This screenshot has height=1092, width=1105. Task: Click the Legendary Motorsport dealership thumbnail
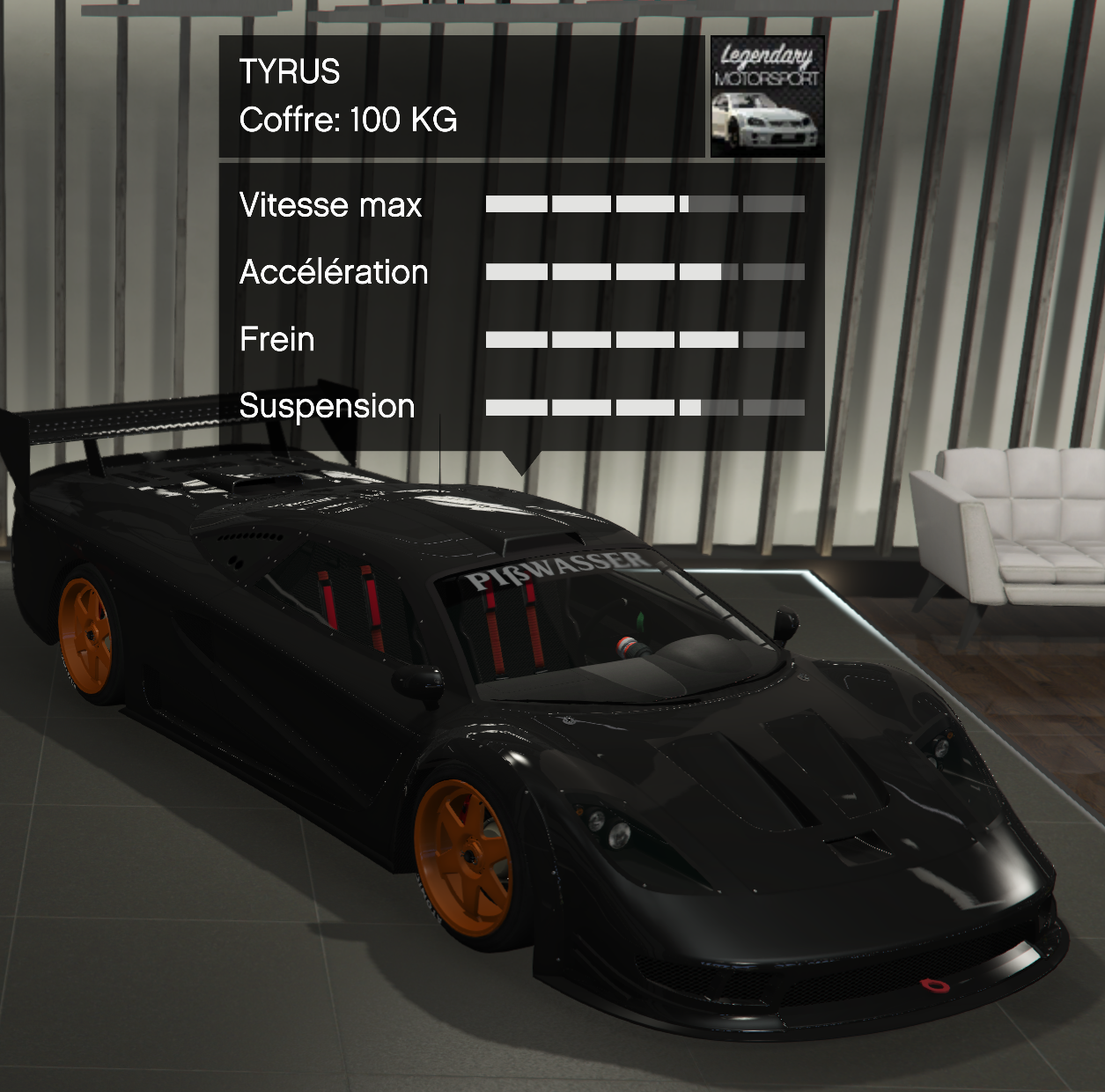pos(767,97)
